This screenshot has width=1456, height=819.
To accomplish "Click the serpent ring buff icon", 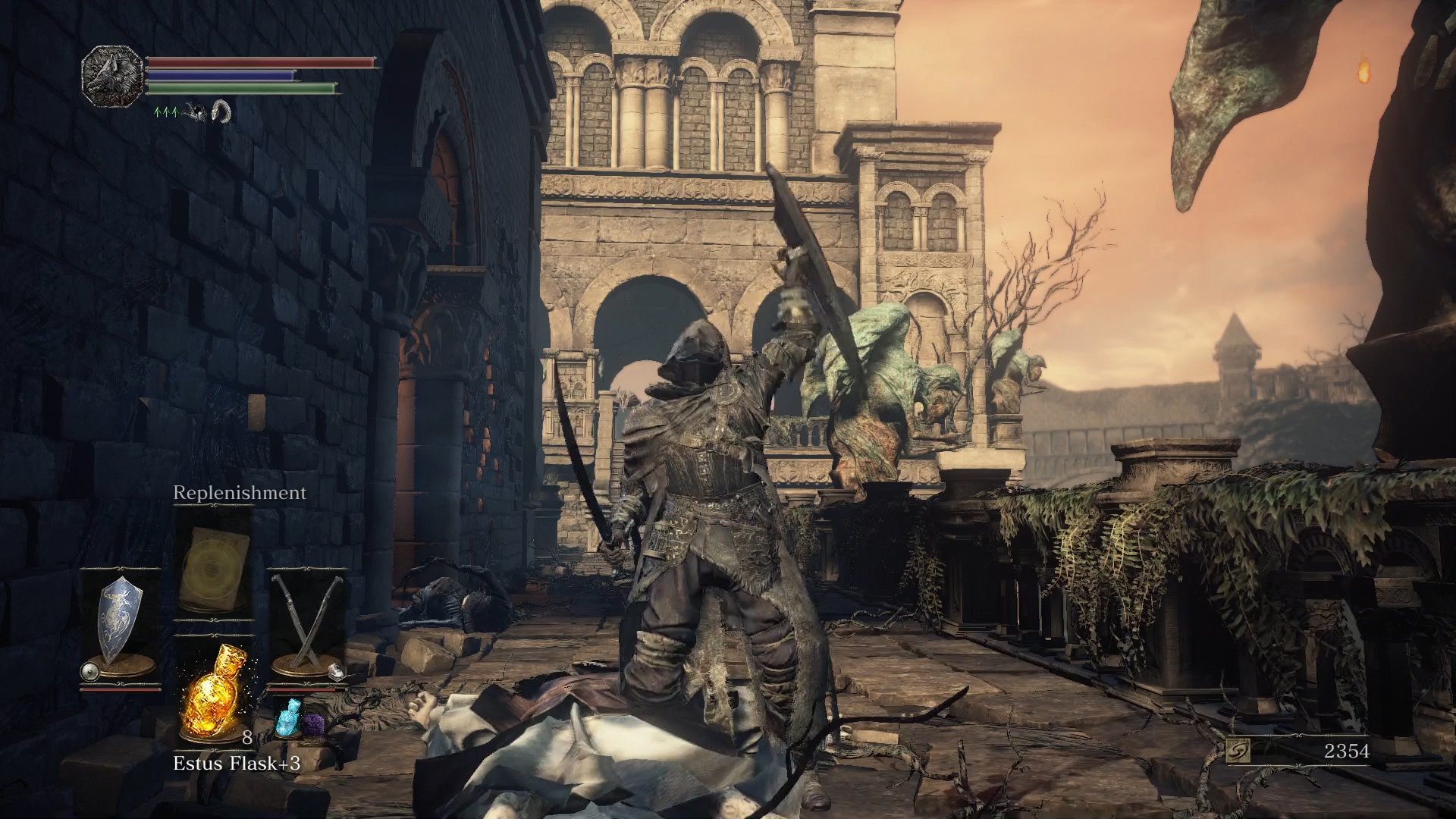I will 221,114.
